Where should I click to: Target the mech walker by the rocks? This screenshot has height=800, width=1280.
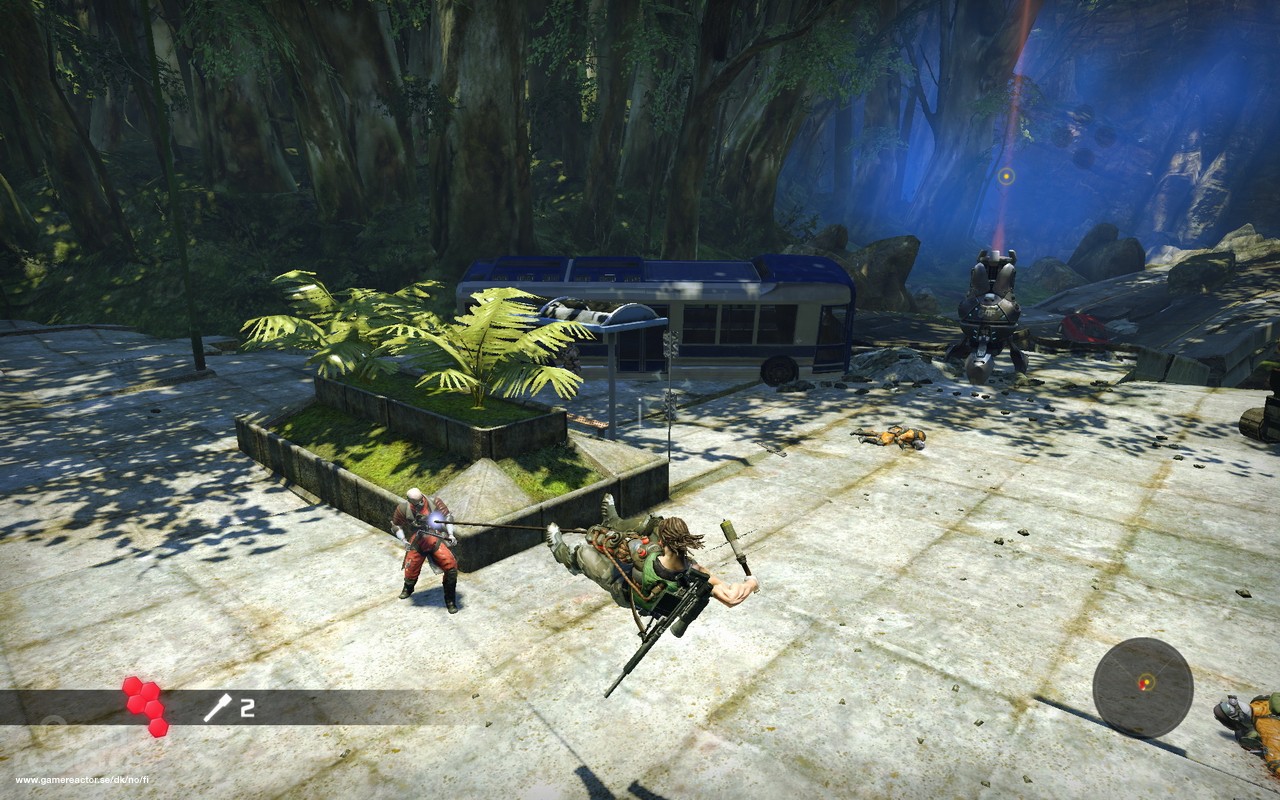[990, 310]
